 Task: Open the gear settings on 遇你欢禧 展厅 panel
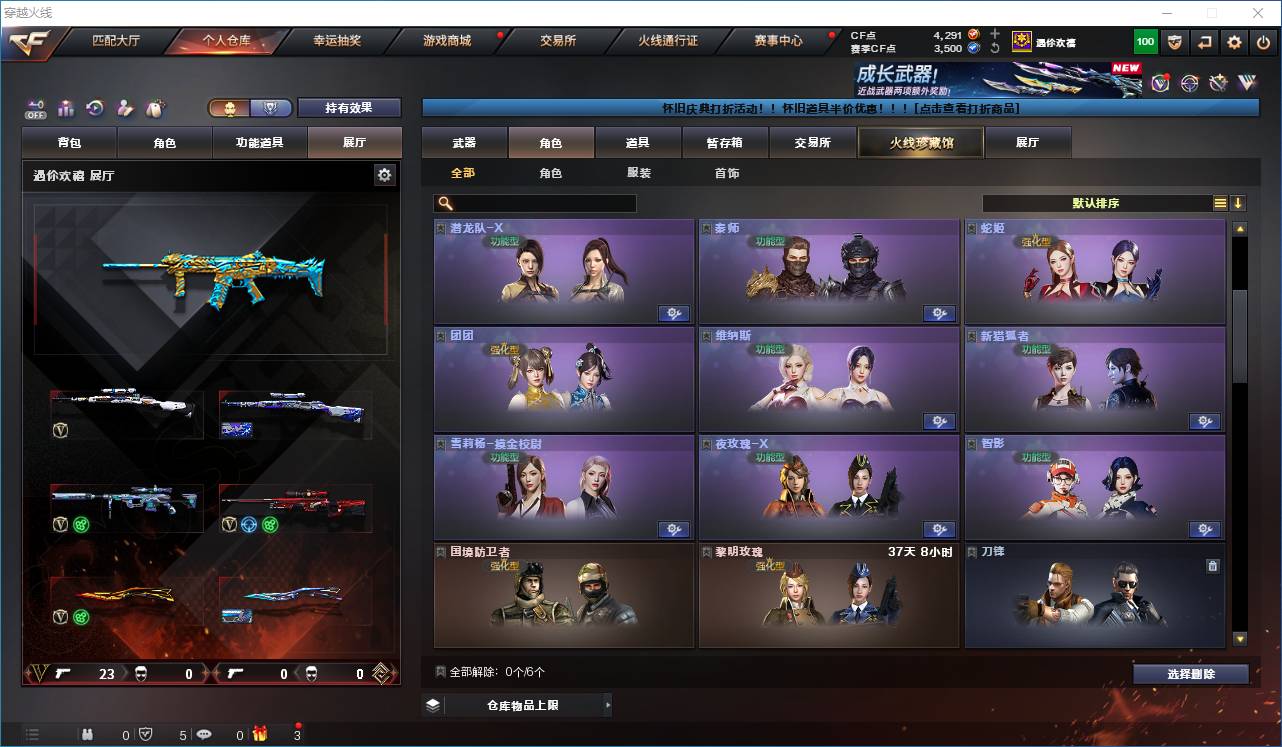385,174
